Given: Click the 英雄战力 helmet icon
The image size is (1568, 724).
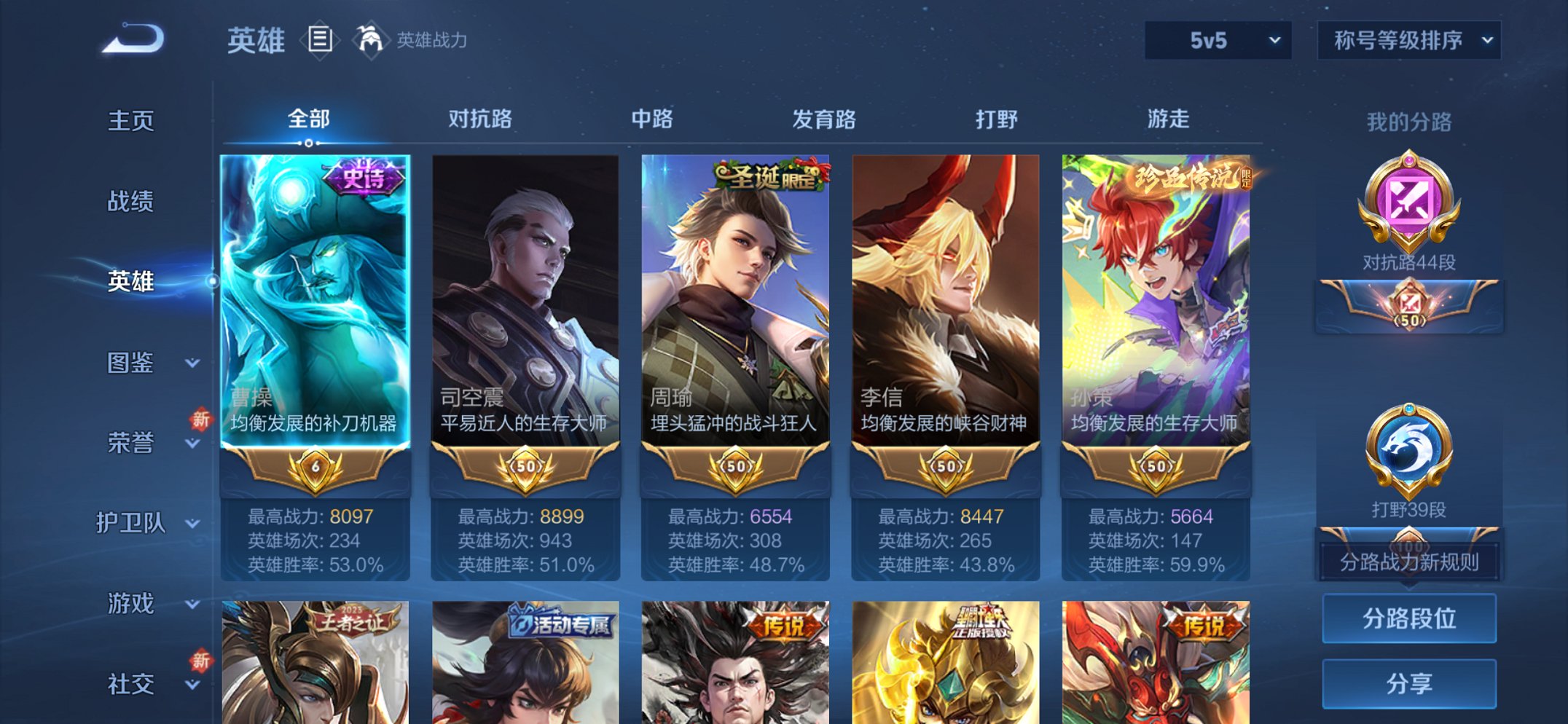Looking at the screenshot, I should [372, 38].
